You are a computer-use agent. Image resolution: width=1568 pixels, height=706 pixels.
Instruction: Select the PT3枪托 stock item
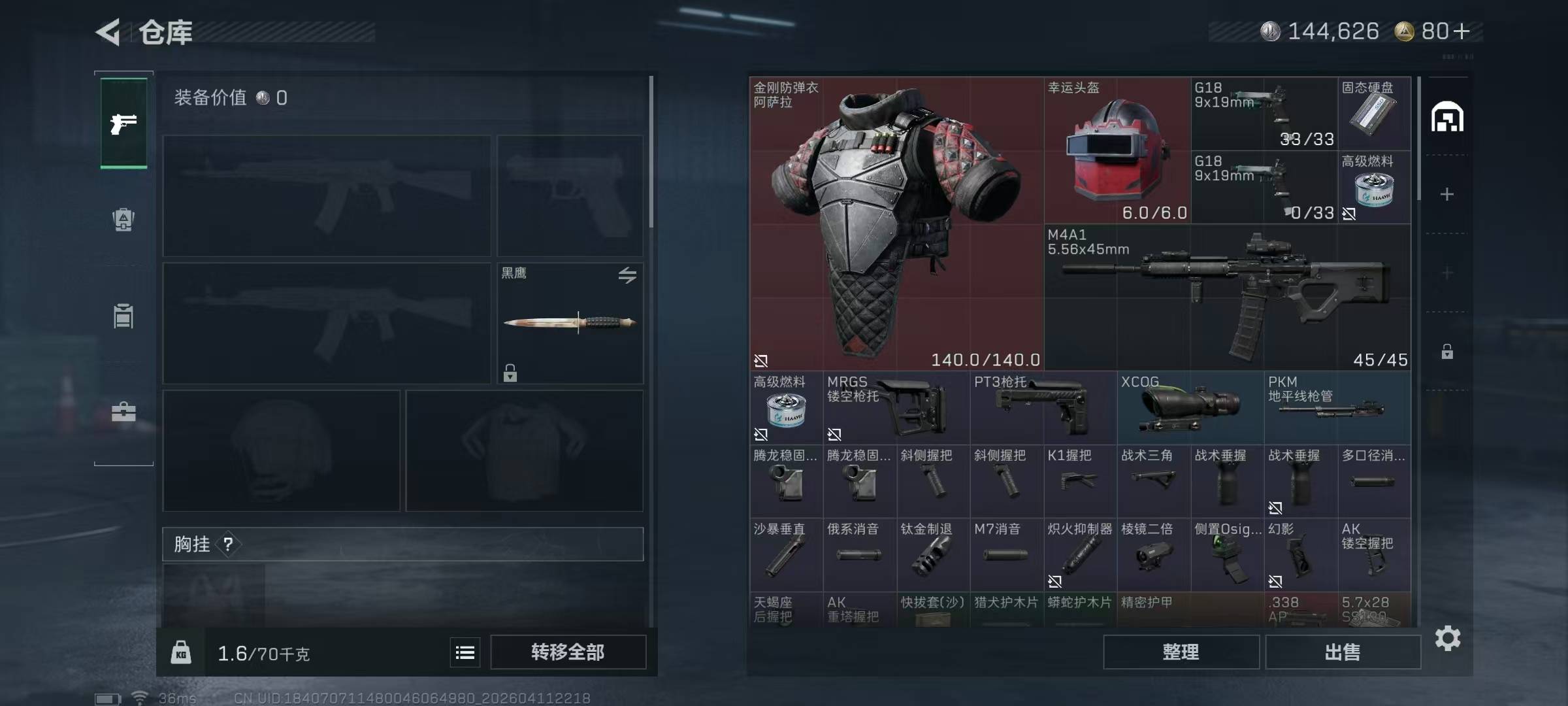click(1043, 408)
